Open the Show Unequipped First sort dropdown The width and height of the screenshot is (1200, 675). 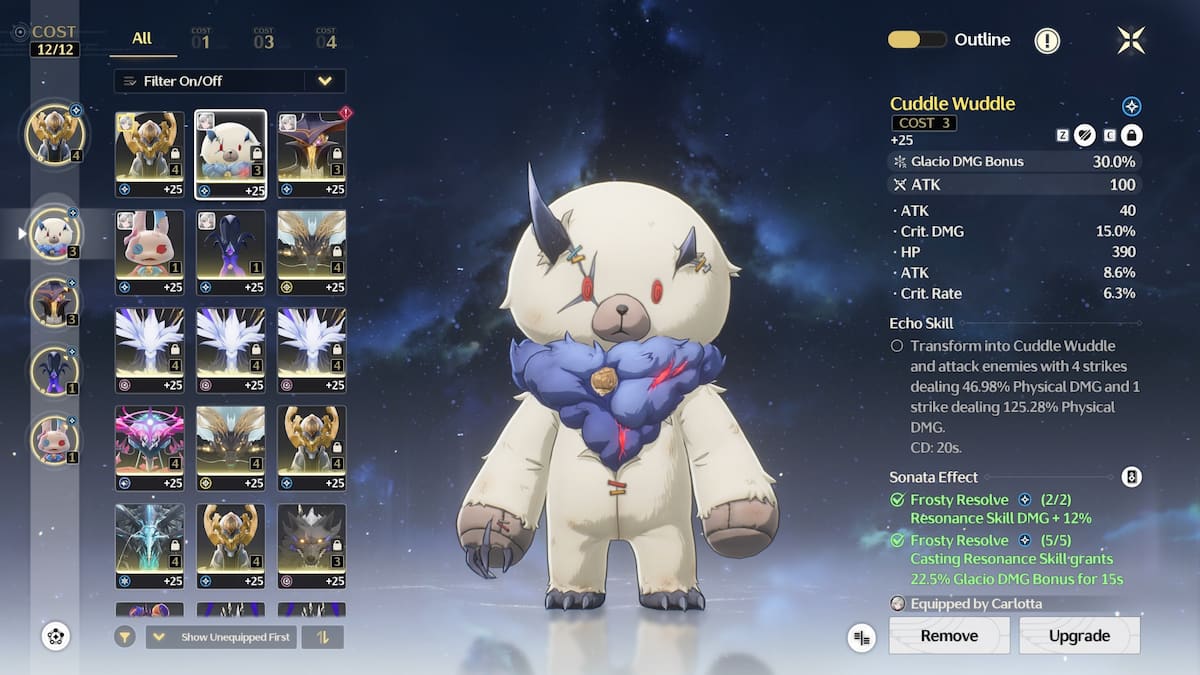tap(221, 637)
